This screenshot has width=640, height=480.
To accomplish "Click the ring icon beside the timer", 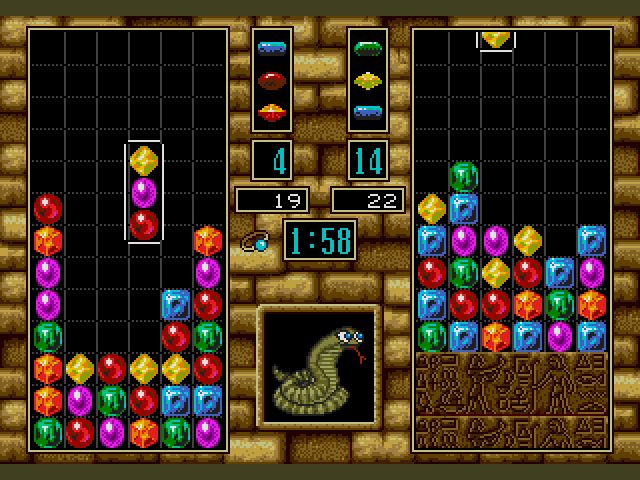I will [x=257, y=242].
